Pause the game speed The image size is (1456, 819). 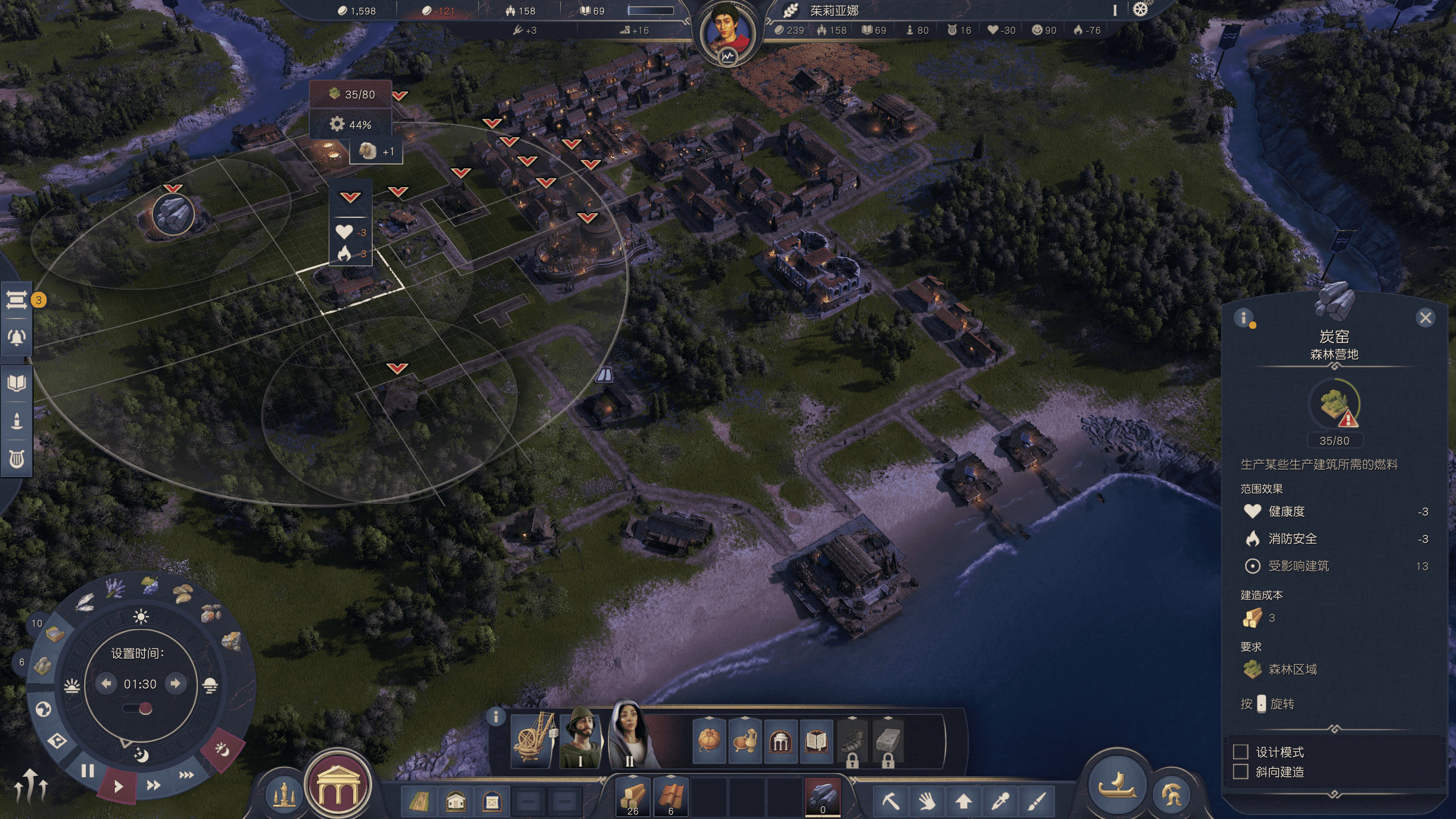88,771
